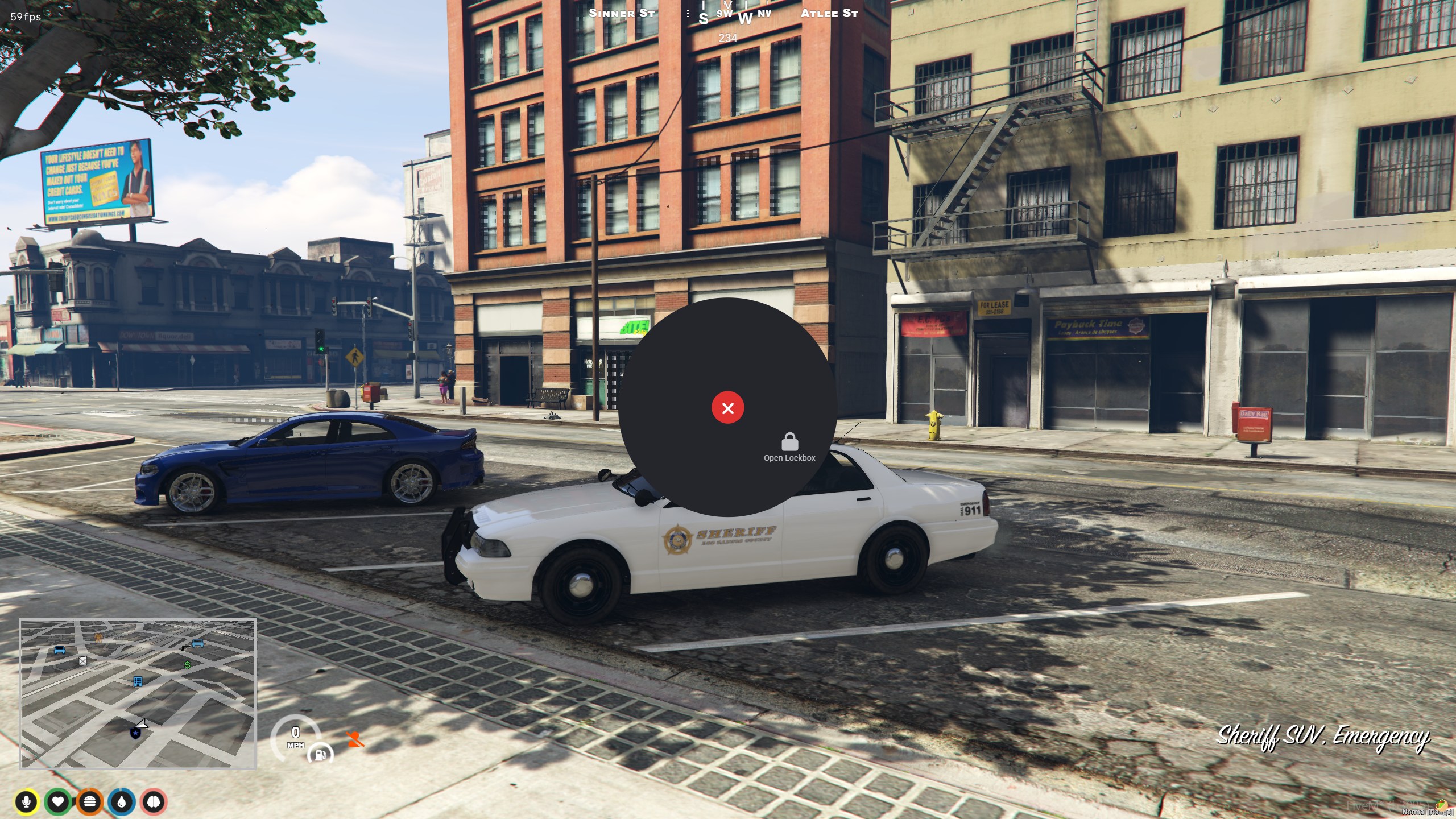Close the radial menu with the red X
Viewport: 1456px width, 819px height.
tap(727, 408)
